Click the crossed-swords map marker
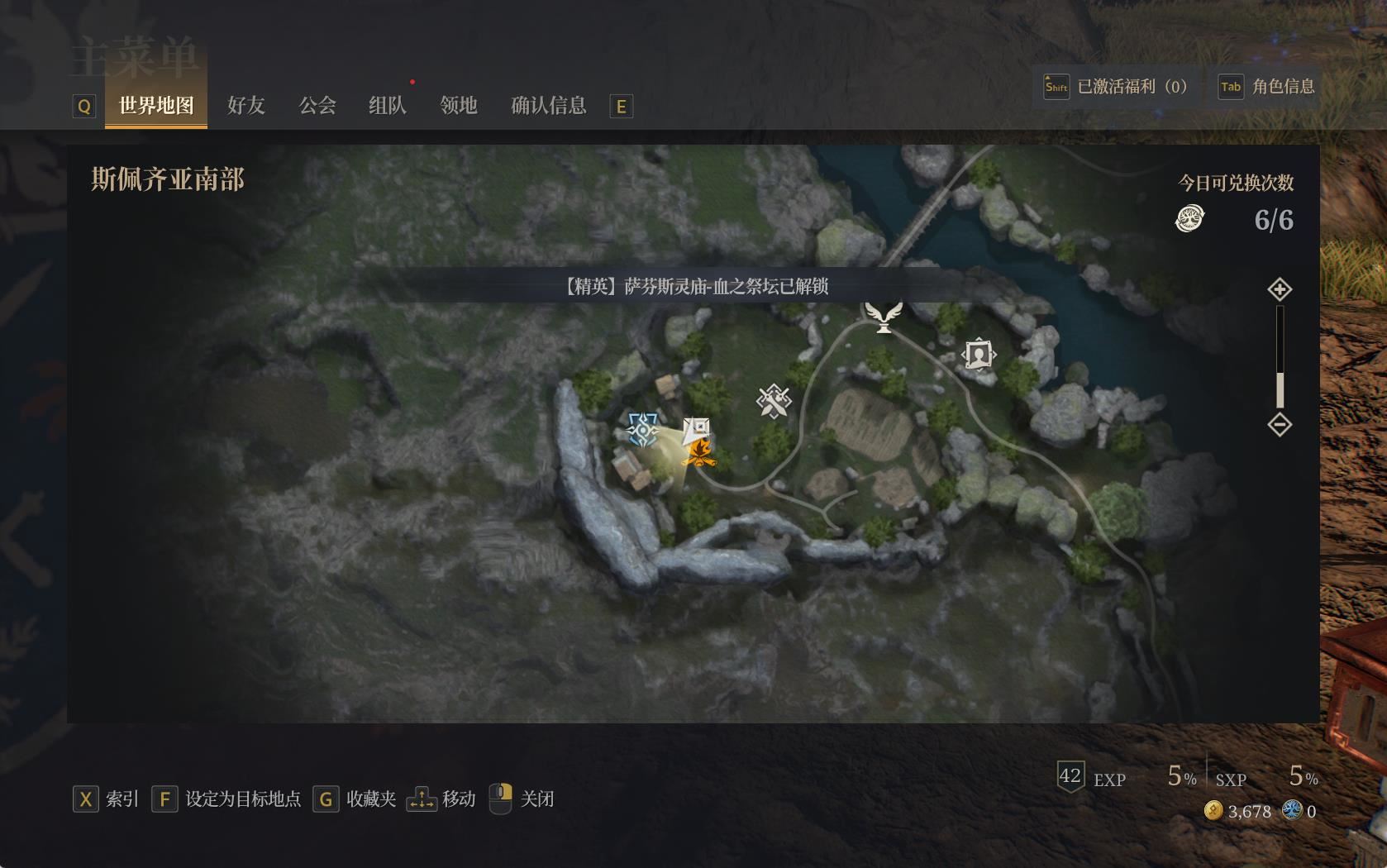This screenshot has height=868, width=1387. point(774,402)
